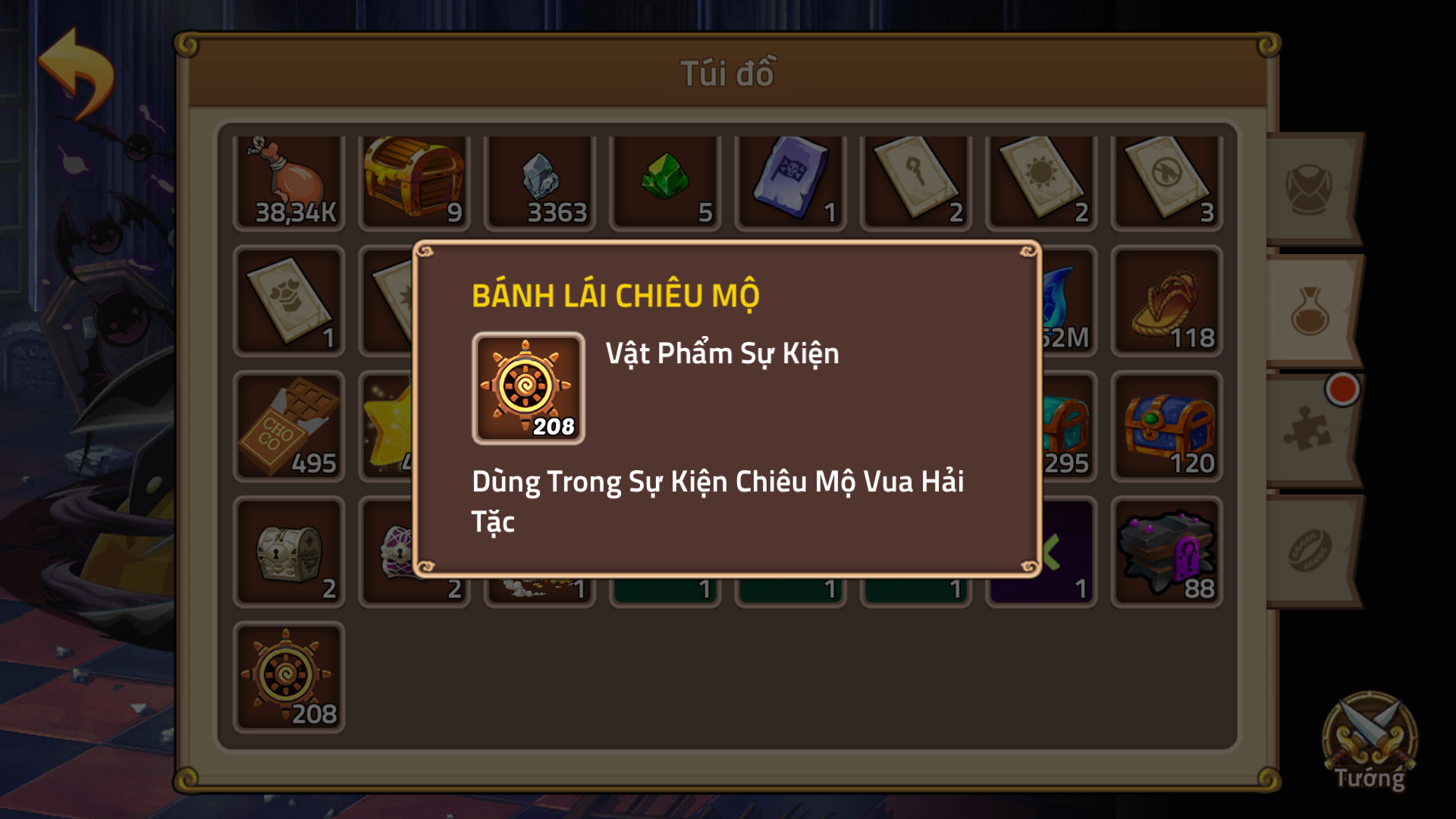Select the white locked chest slot

(x=289, y=552)
